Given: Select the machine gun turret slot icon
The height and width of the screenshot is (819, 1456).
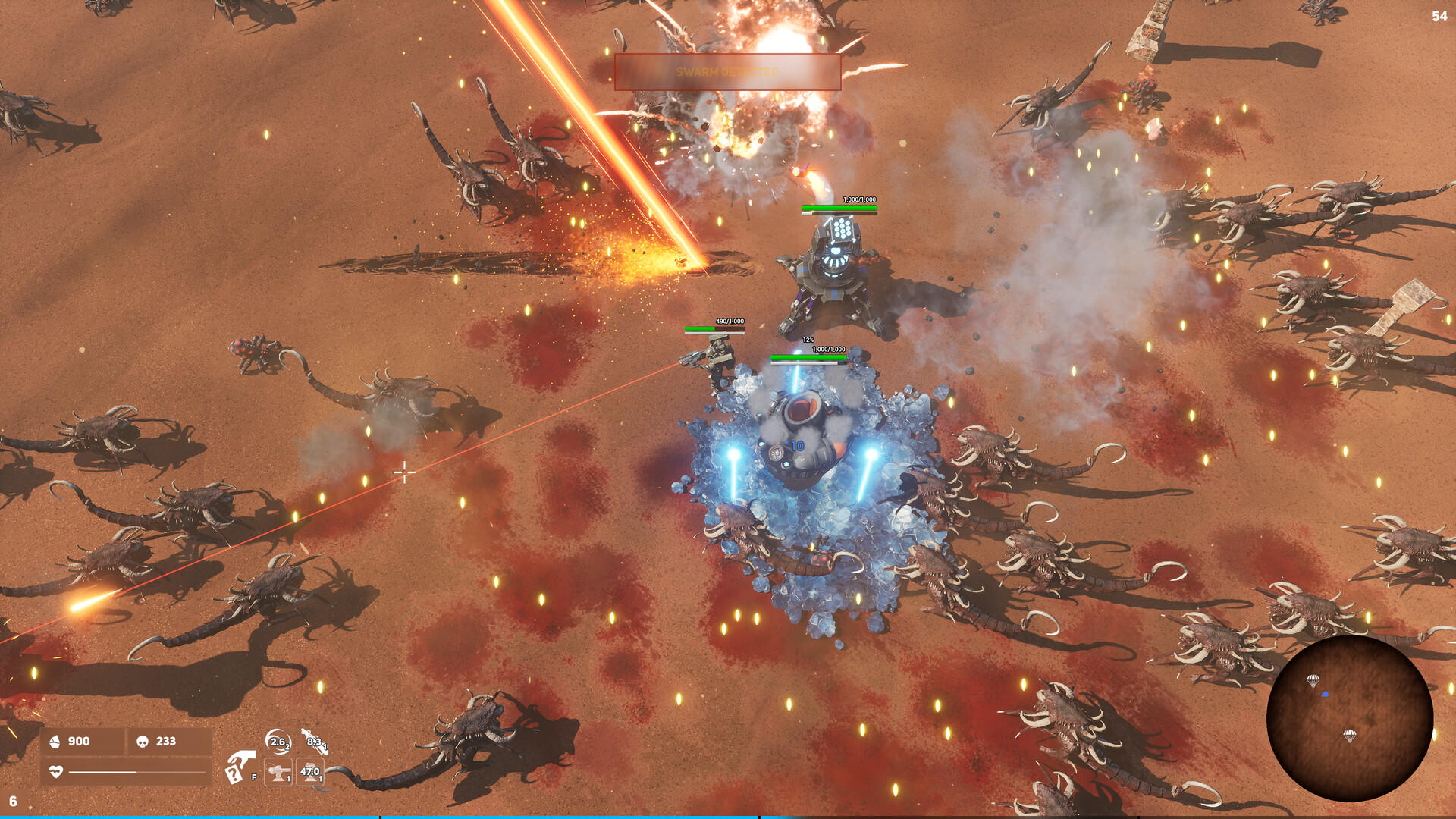Looking at the screenshot, I should coord(278,773).
